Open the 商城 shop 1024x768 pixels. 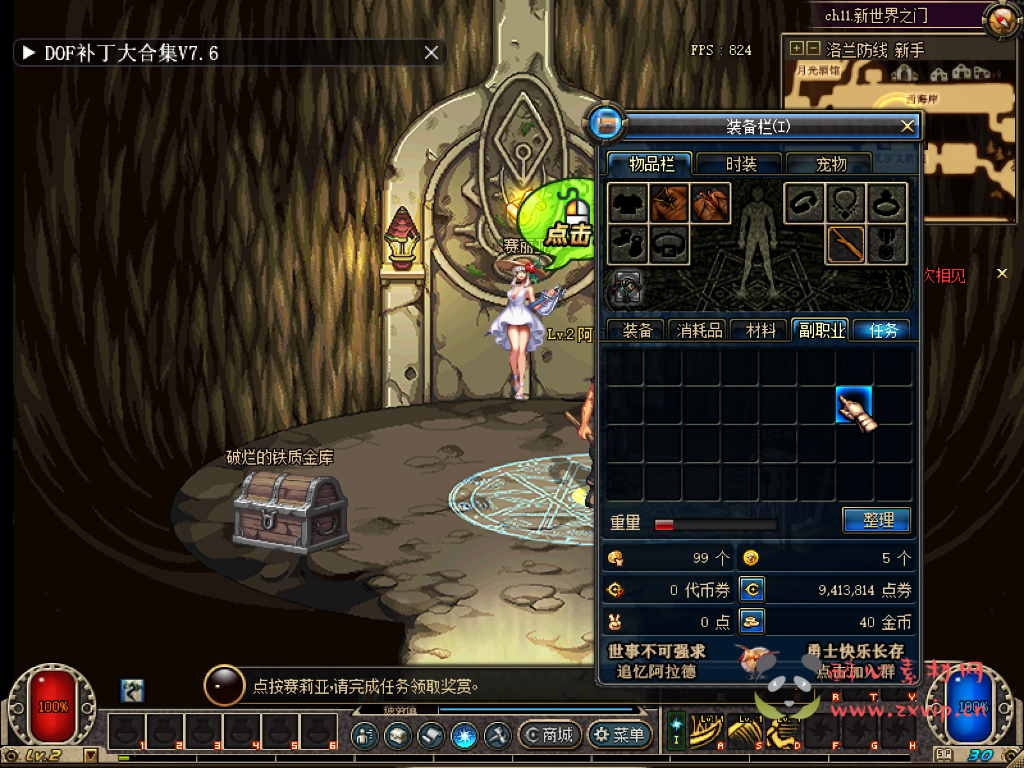548,735
